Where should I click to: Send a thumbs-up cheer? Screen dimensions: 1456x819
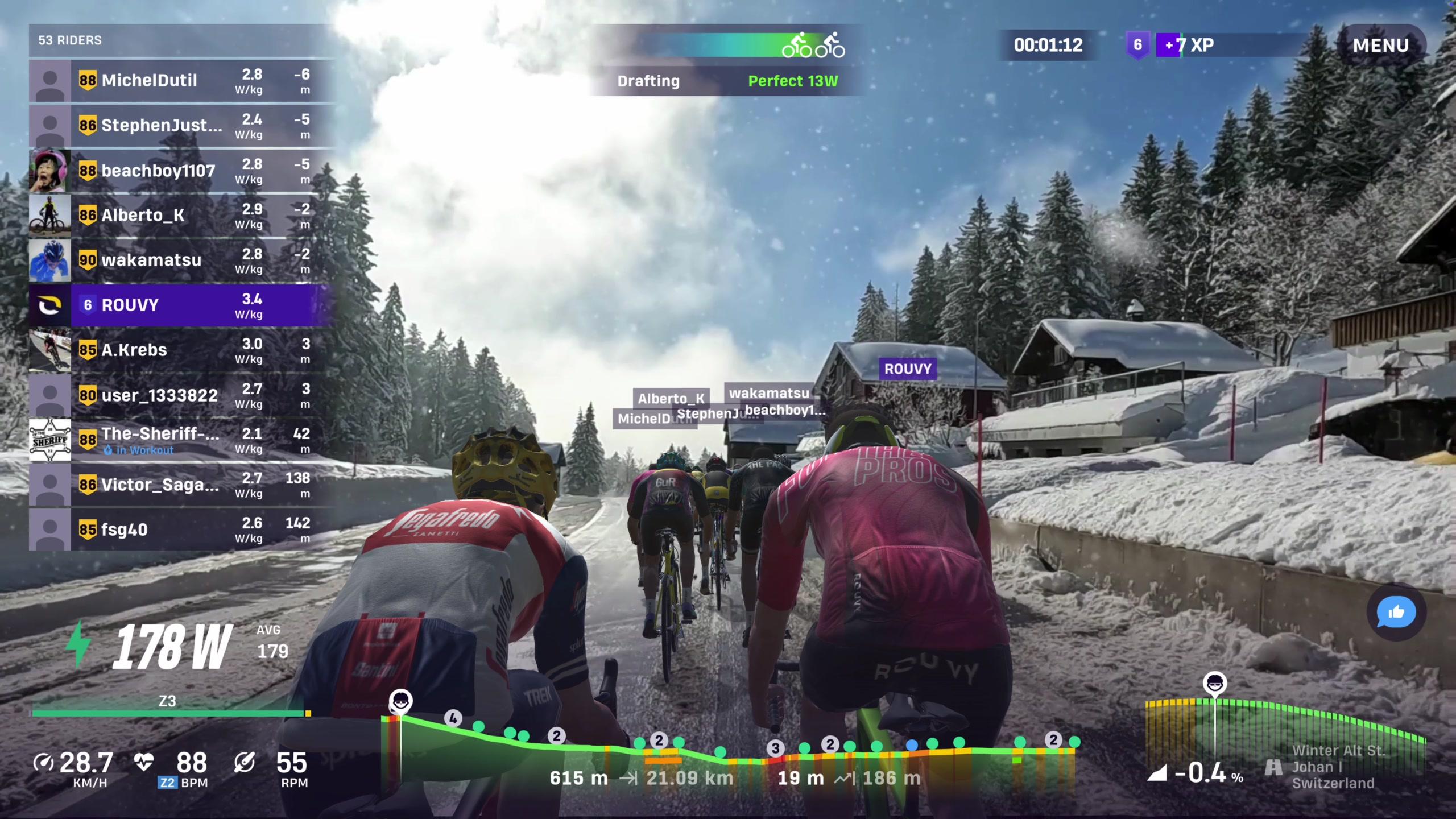(x=1396, y=612)
